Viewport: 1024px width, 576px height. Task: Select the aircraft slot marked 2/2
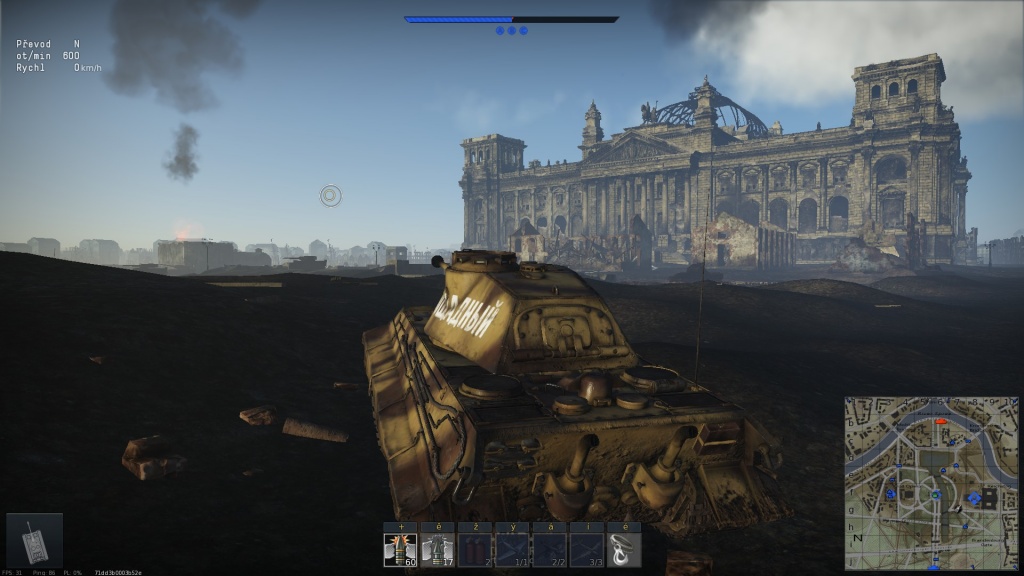pos(549,549)
